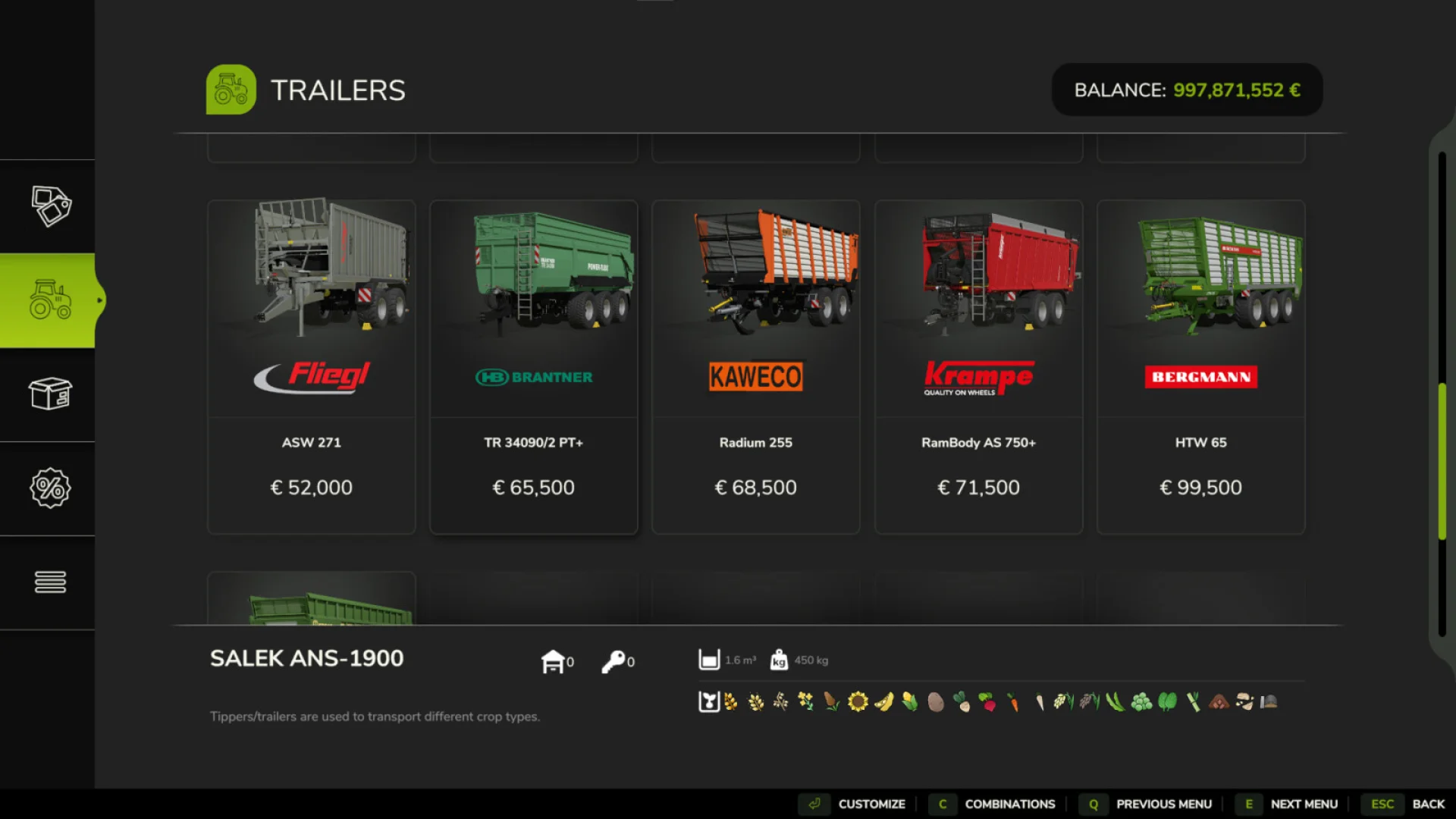Viewport: 1456px width, 819px height.
Task: Click the wheat crop type icon
Action: [730, 701]
